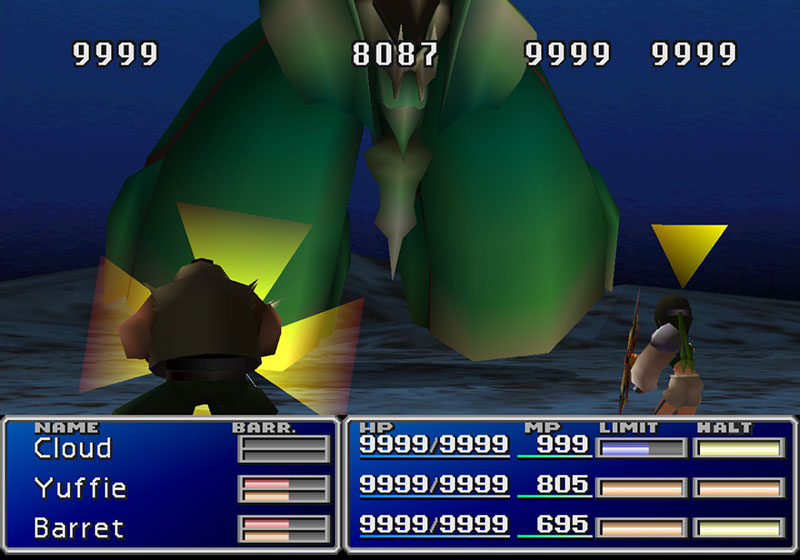Select Cloud in the party list
Viewport: 800px width, 560px height.
click(x=72, y=449)
